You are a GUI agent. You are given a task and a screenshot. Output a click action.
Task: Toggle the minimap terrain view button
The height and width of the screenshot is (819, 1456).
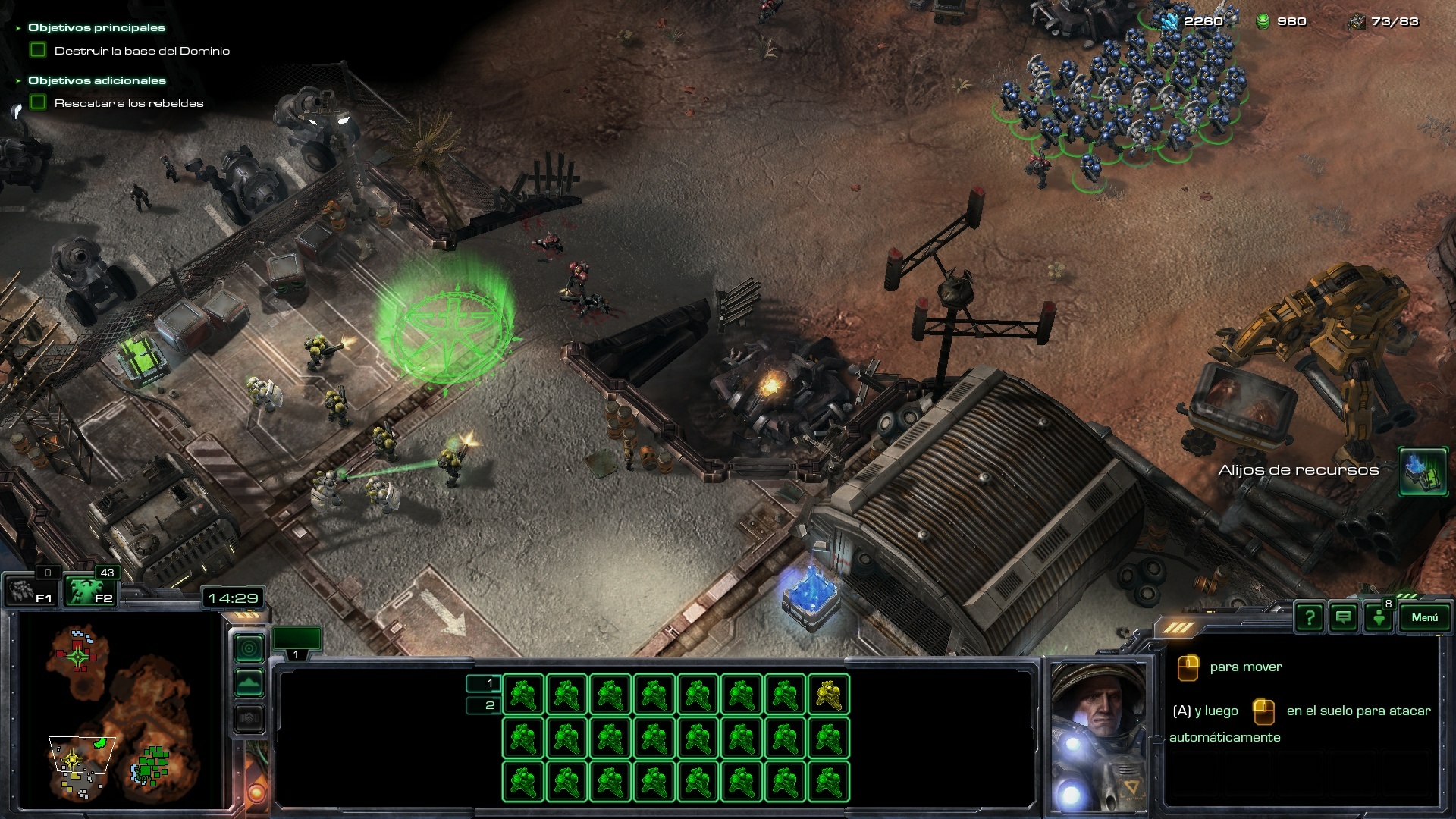249,683
